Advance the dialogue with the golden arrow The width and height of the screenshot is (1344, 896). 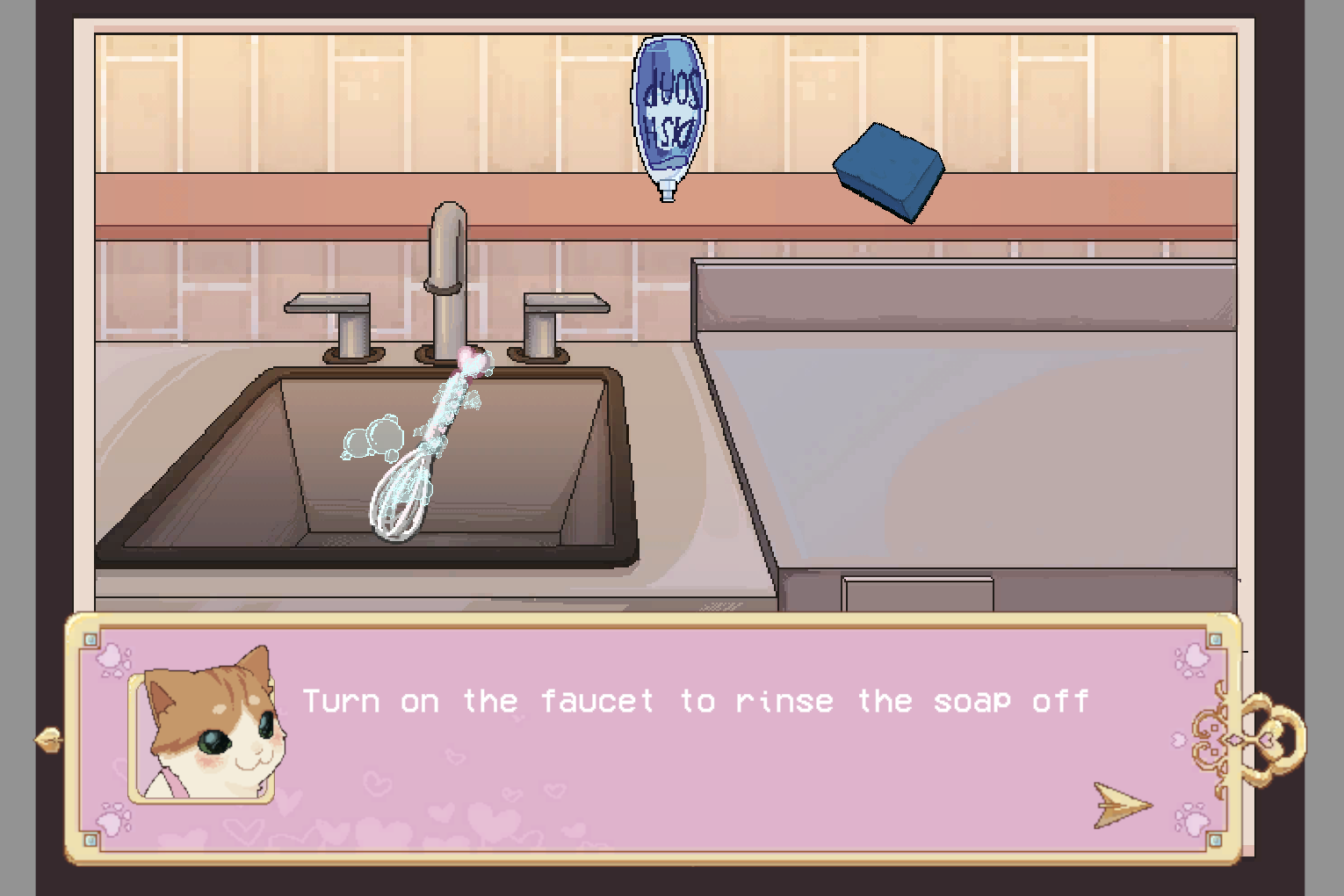point(1121,804)
